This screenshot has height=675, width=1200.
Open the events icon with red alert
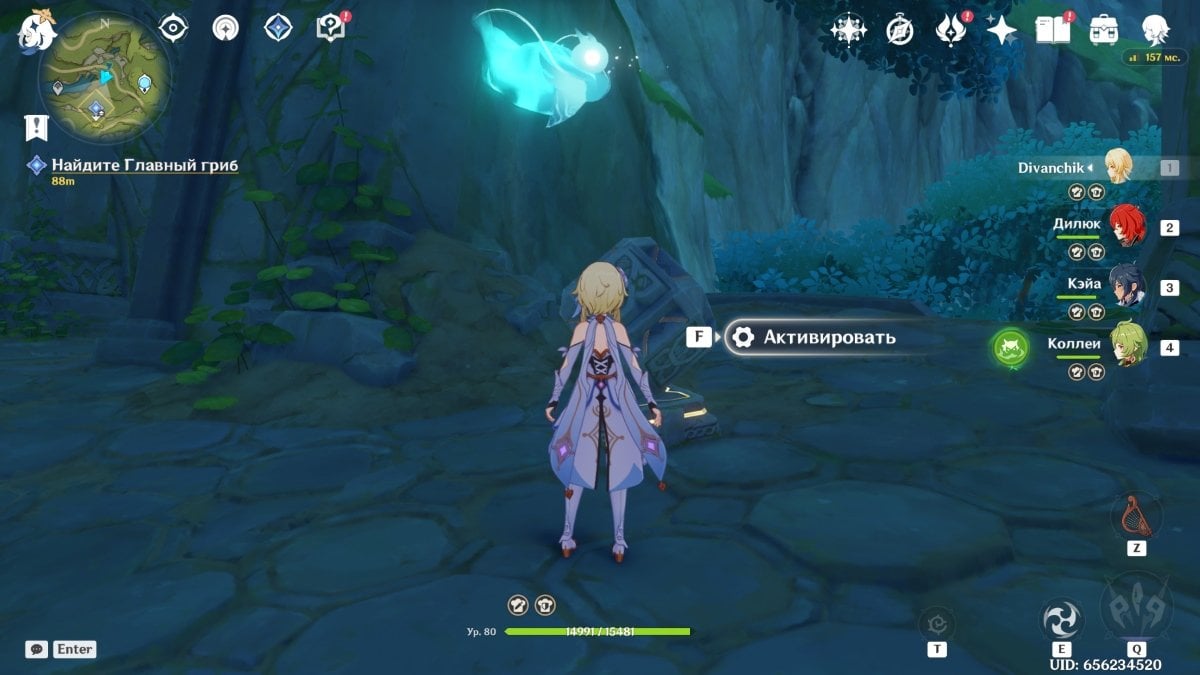click(949, 30)
